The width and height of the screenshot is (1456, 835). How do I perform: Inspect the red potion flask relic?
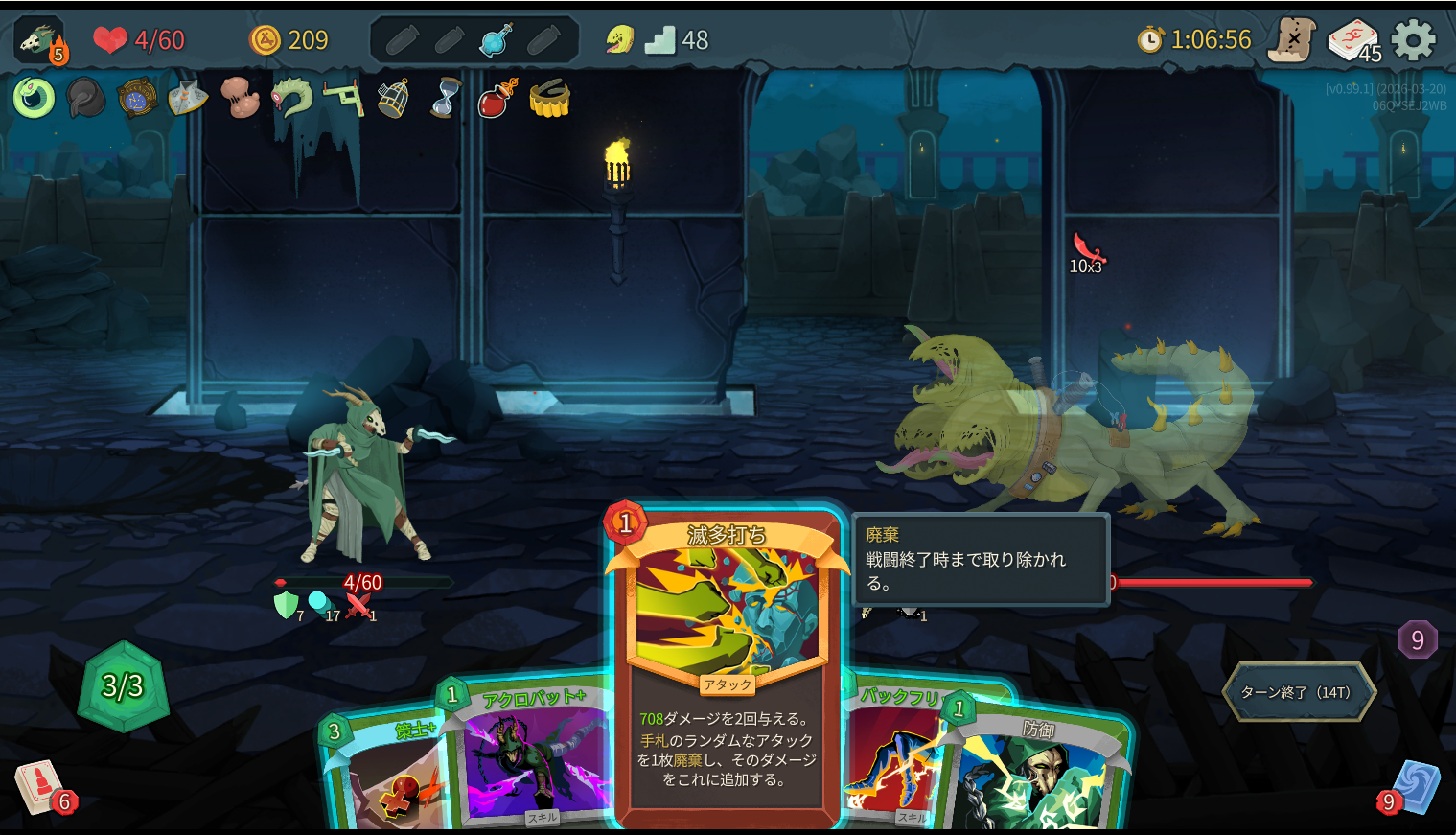pyautogui.click(x=497, y=97)
